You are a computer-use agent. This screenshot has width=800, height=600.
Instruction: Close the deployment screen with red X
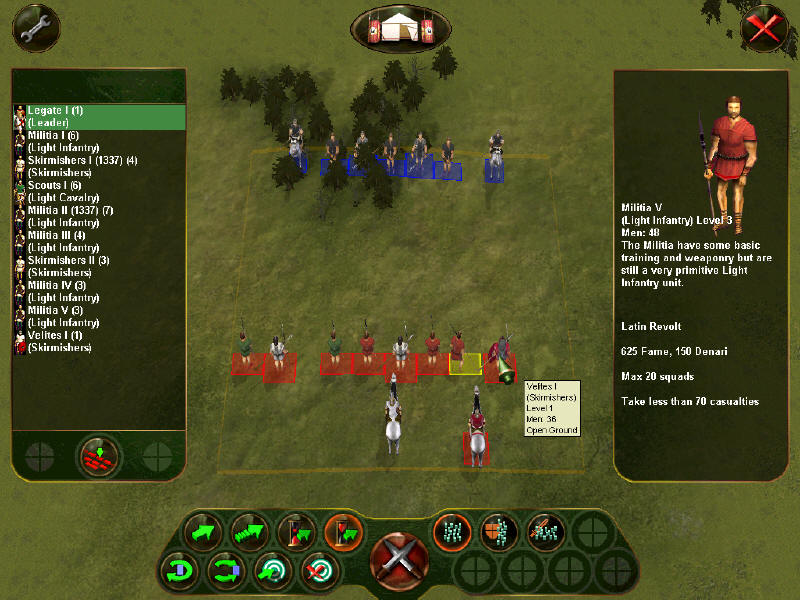pyautogui.click(x=764, y=28)
